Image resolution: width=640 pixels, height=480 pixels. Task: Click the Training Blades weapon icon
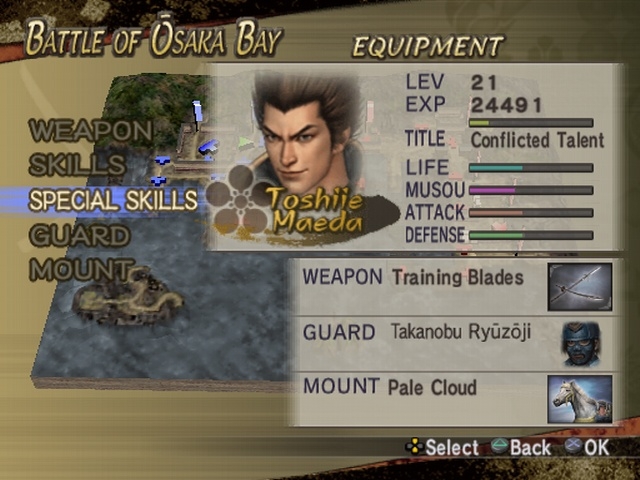(580, 287)
